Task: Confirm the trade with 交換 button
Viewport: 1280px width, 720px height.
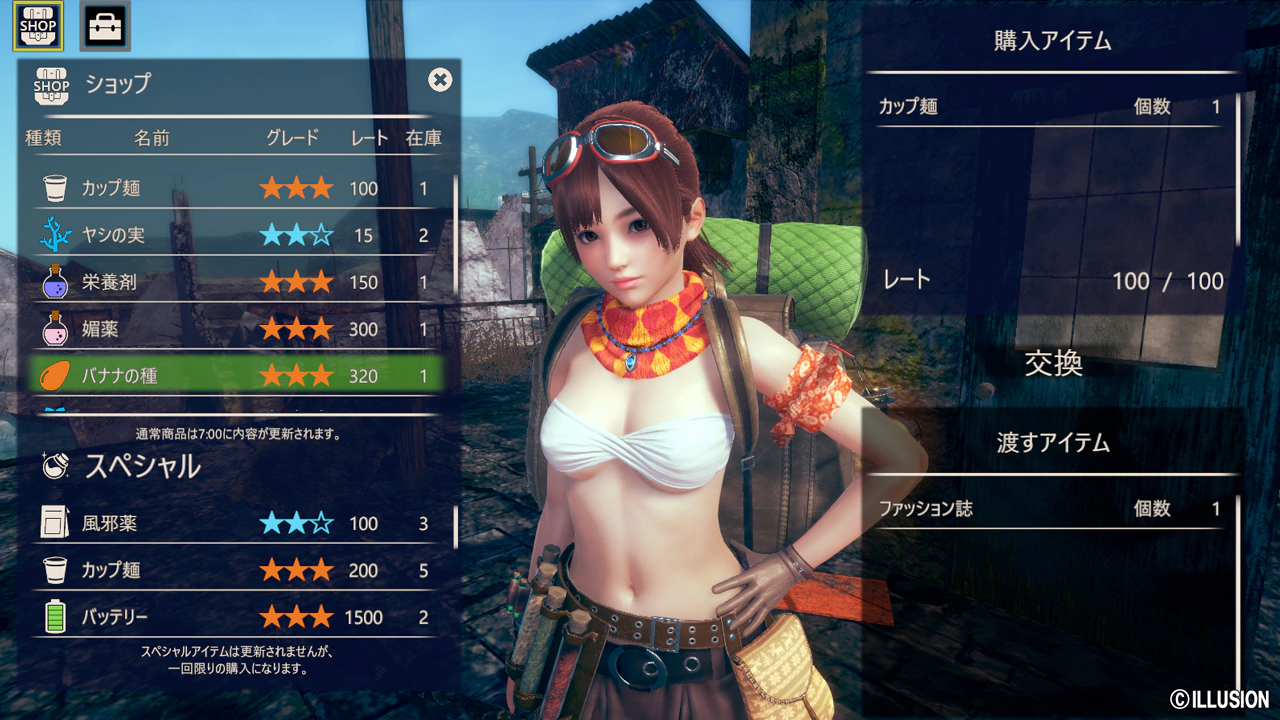Action: tap(1053, 364)
